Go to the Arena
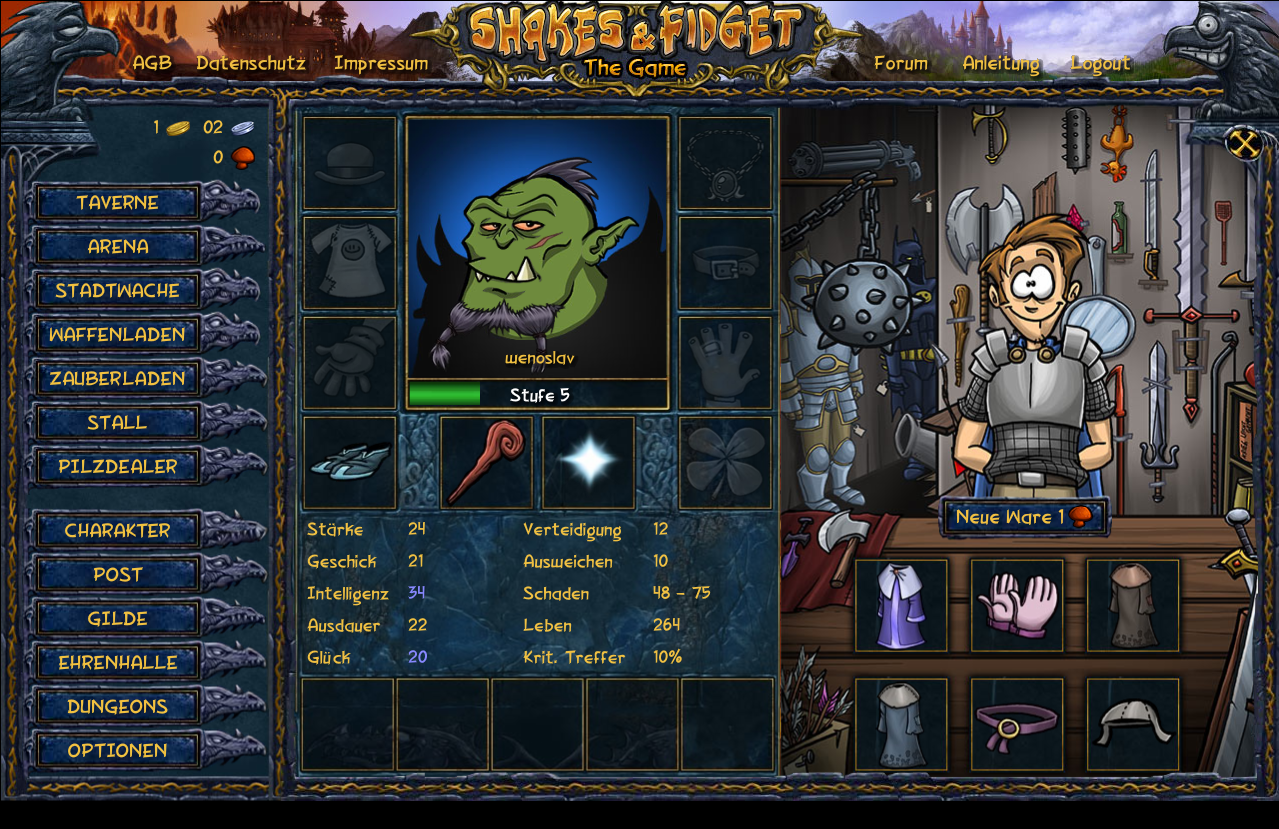 click(x=117, y=247)
